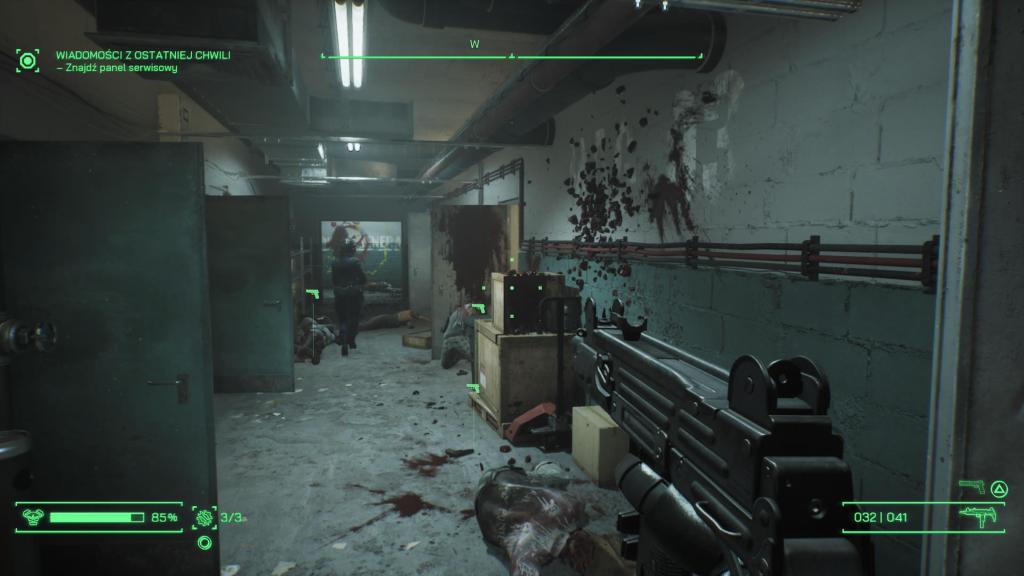Use the repair charge icon showing 3/3
1024x576 pixels.
pos(204,517)
